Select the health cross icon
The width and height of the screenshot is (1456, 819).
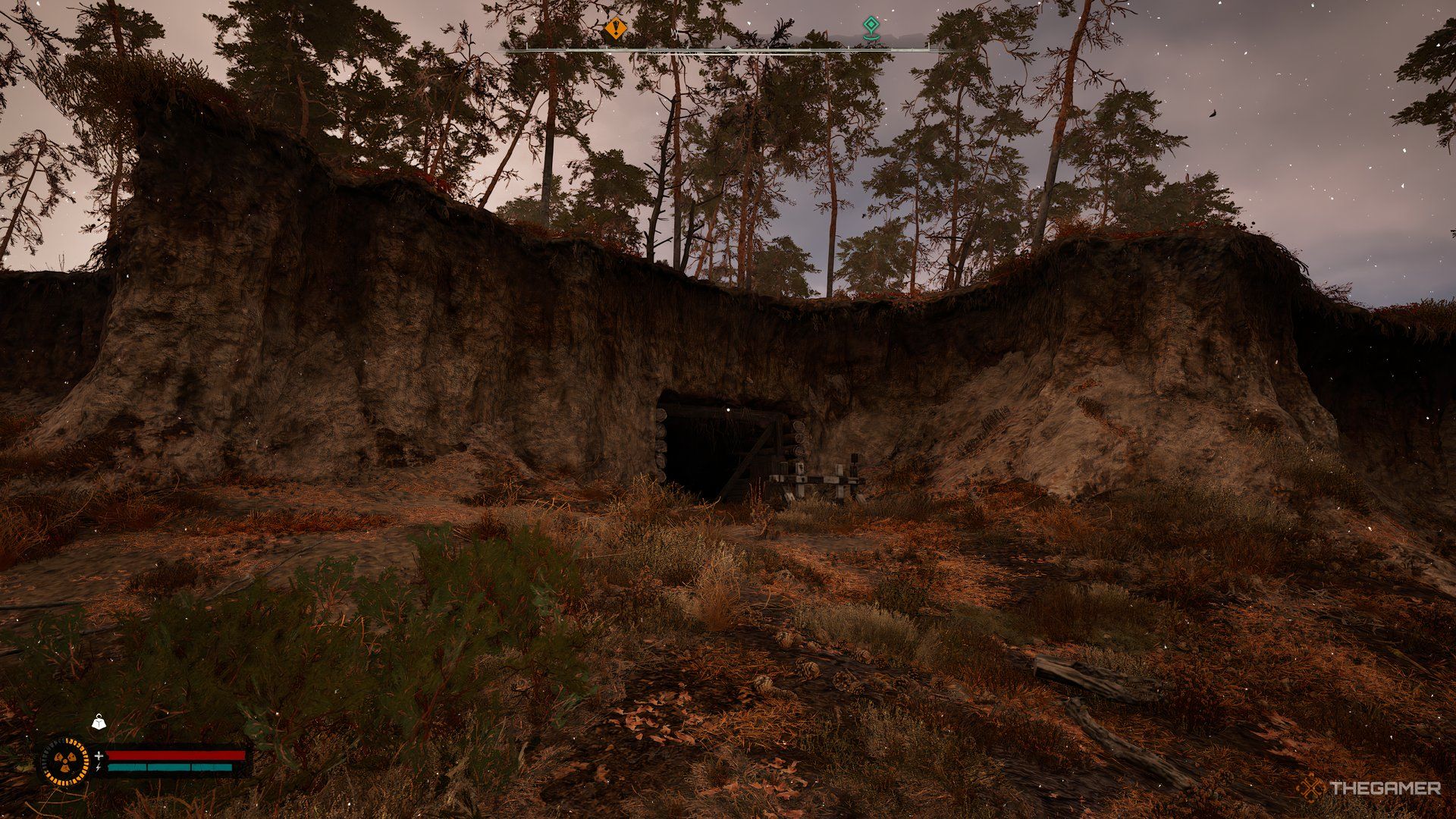click(x=99, y=756)
